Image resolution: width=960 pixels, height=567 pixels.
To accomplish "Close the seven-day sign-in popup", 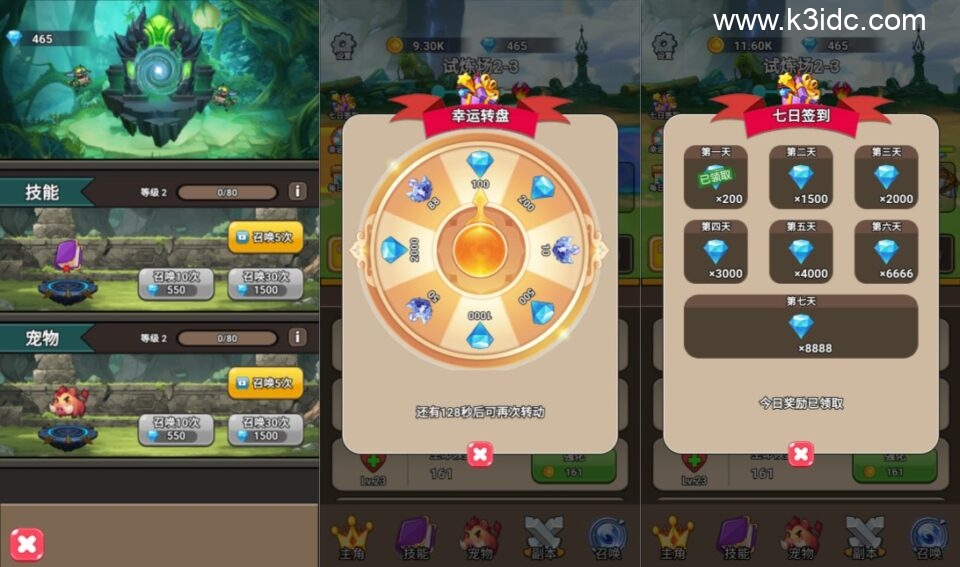I will 801,455.
